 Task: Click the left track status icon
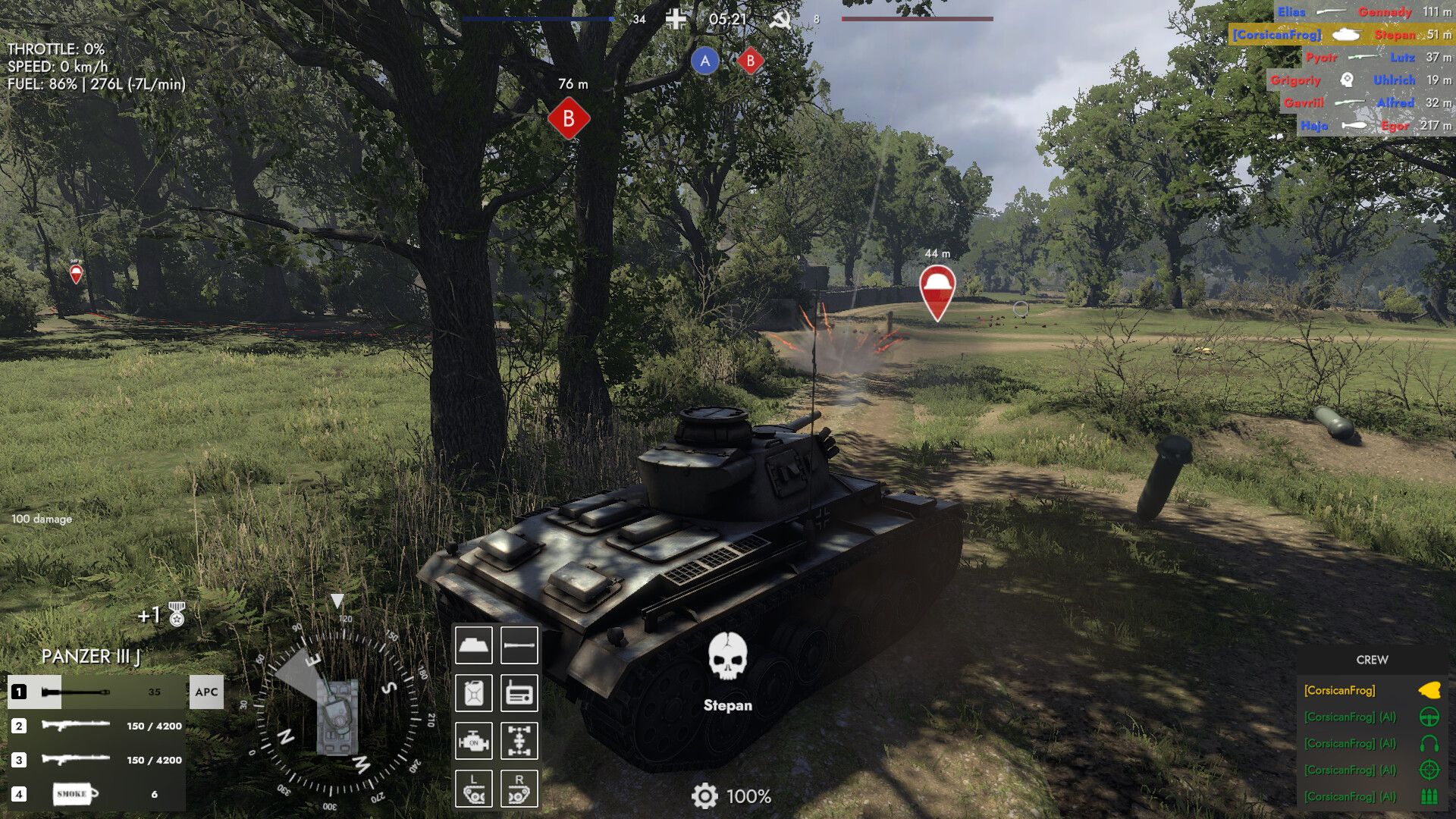pyautogui.click(x=474, y=789)
